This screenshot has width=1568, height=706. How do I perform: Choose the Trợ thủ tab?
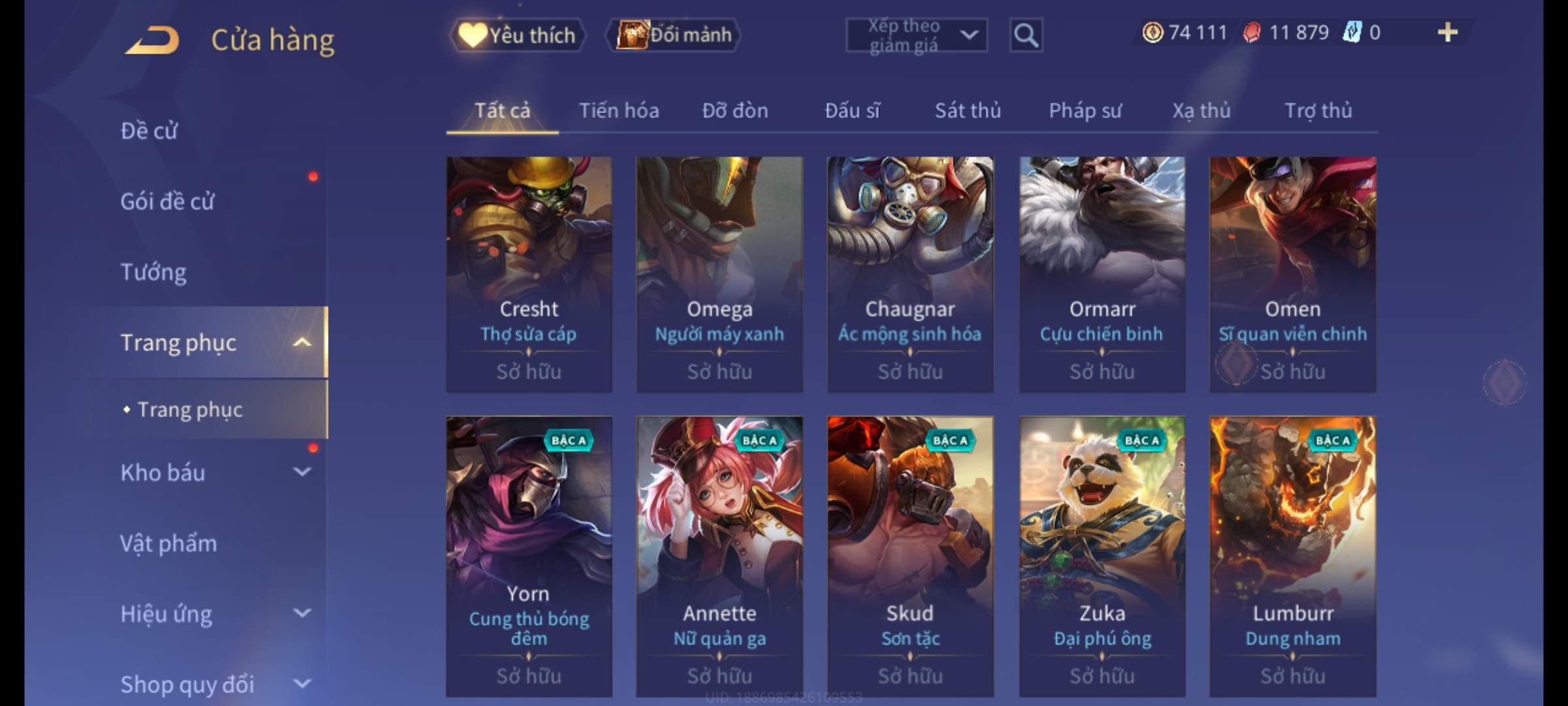click(x=1318, y=111)
